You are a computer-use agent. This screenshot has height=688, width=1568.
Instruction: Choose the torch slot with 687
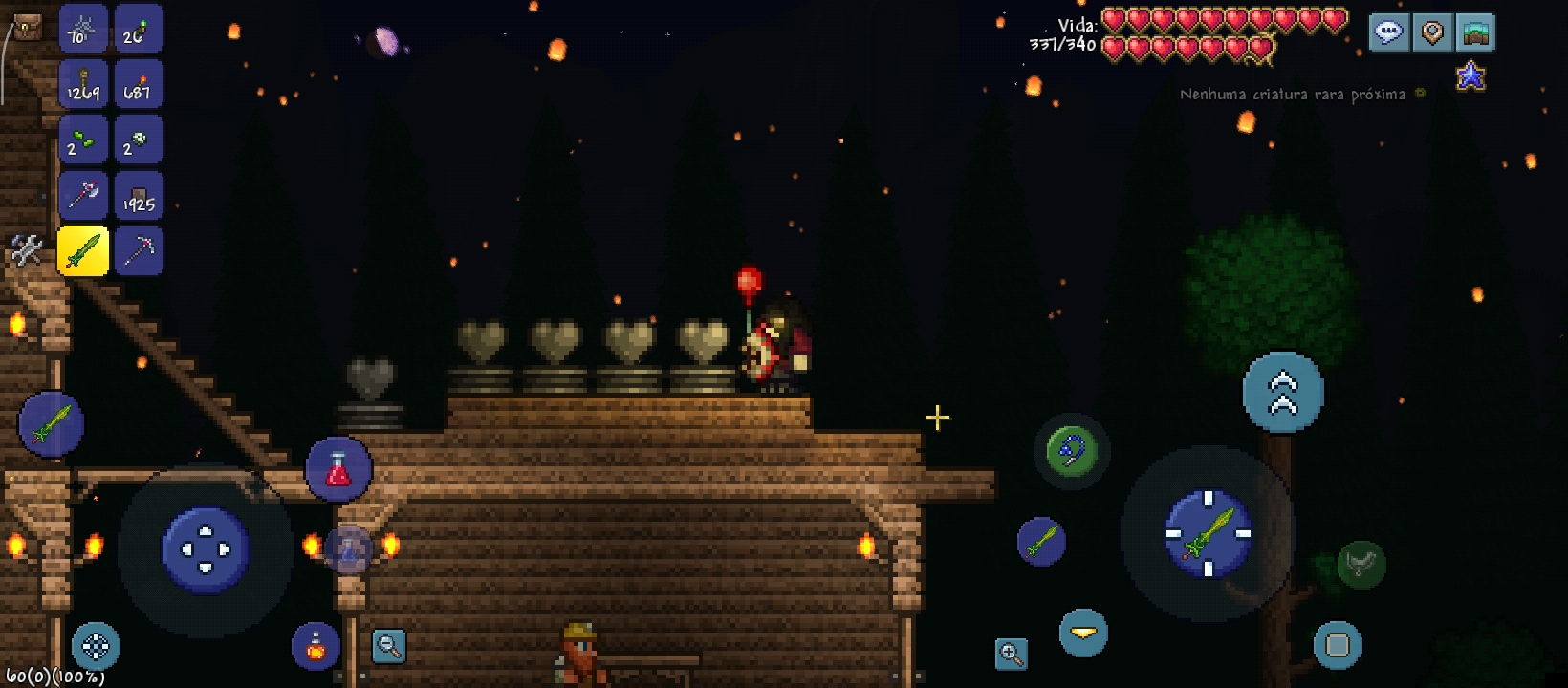138,84
